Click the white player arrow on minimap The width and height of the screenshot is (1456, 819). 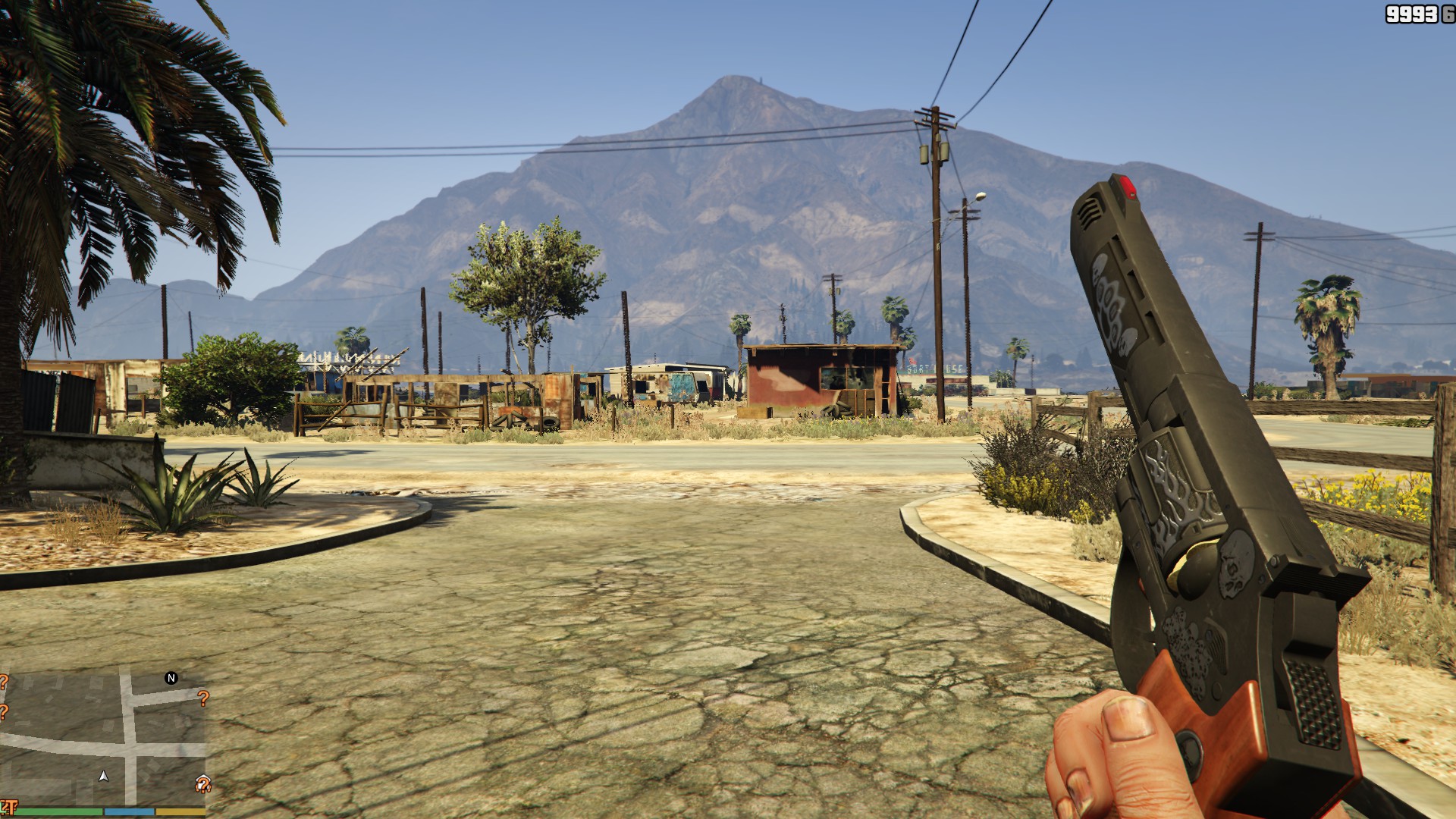[104, 776]
